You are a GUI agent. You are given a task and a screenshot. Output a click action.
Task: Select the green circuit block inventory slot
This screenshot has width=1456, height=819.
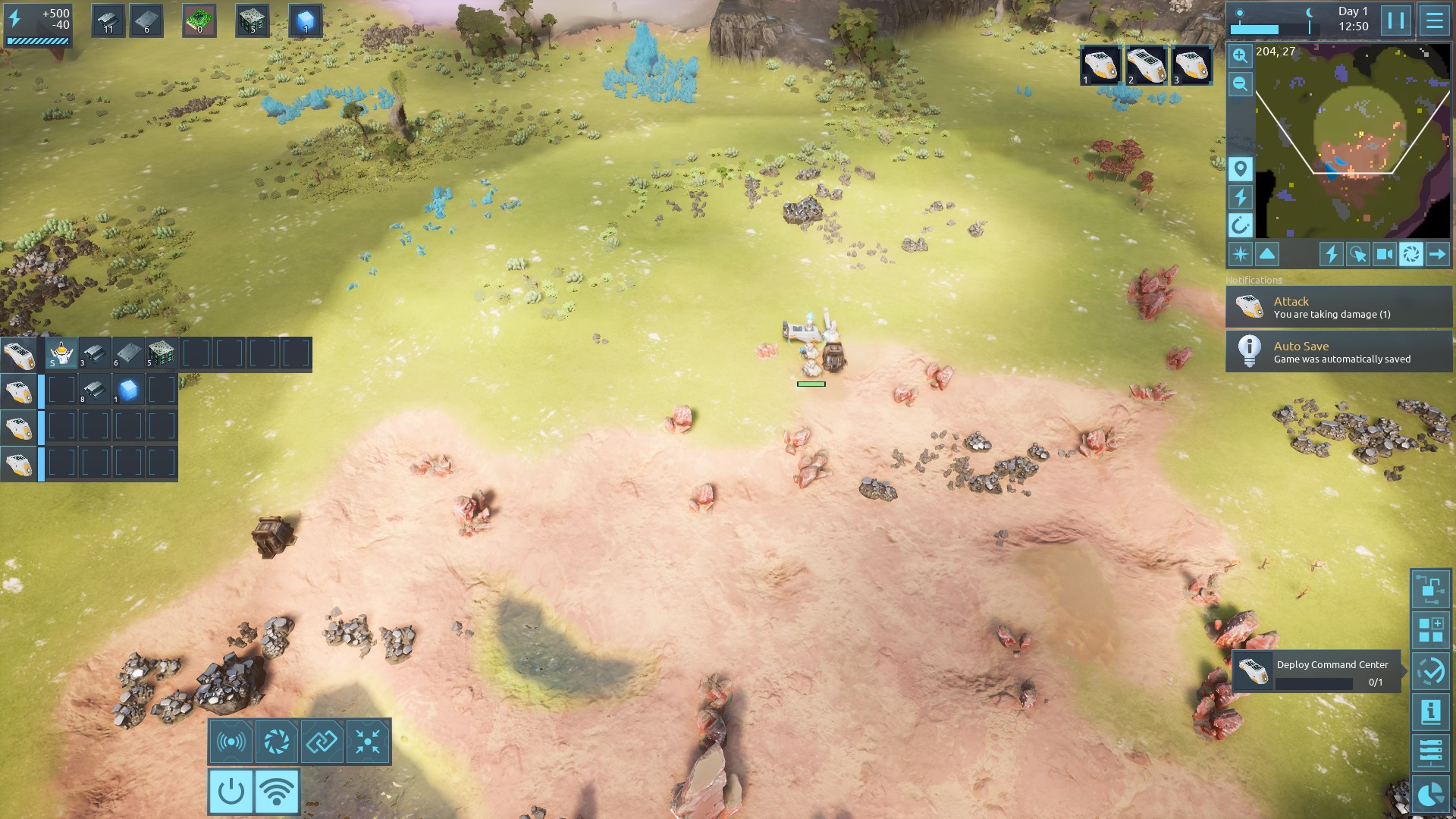coord(199,20)
